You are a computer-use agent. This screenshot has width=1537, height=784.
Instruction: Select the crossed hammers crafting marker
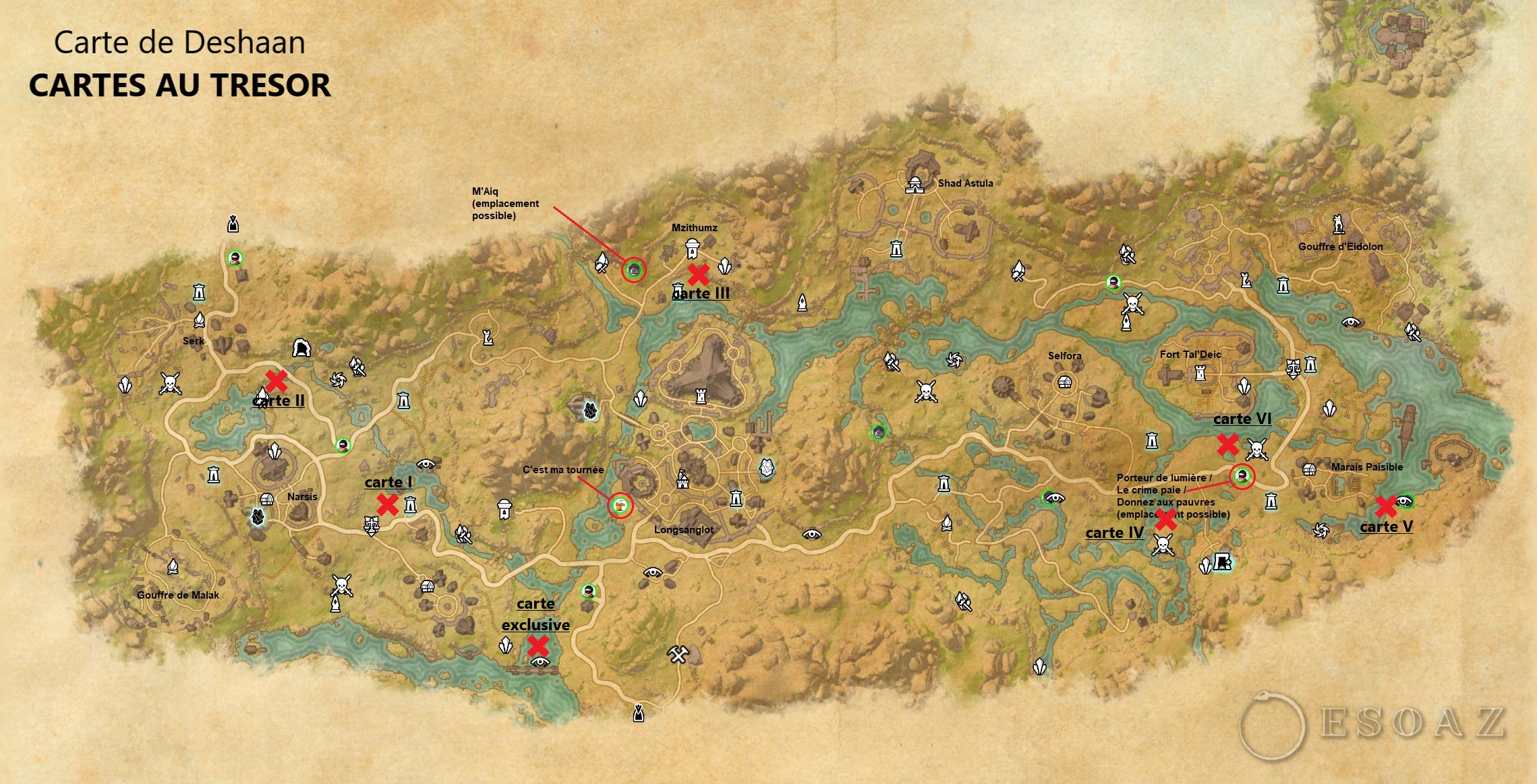point(678,653)
